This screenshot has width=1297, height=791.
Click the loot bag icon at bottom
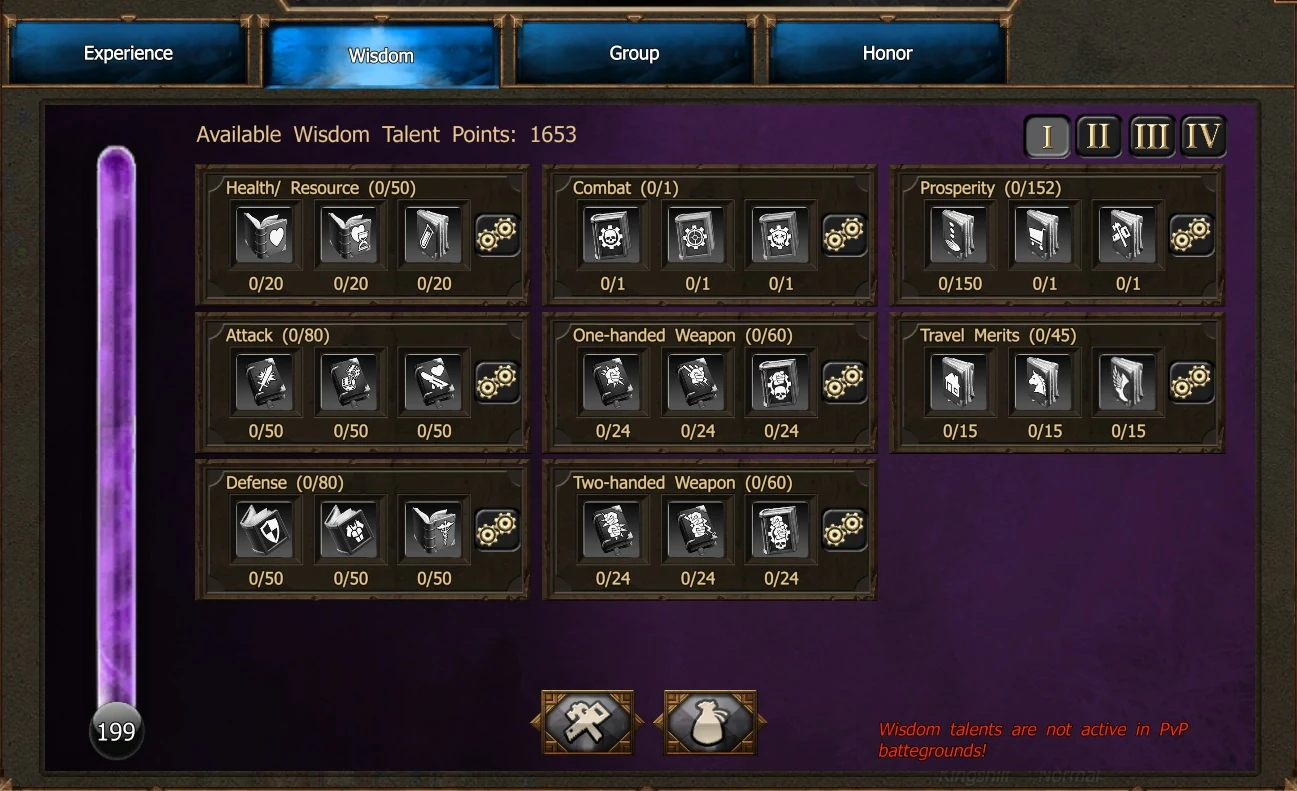point(709,720)
